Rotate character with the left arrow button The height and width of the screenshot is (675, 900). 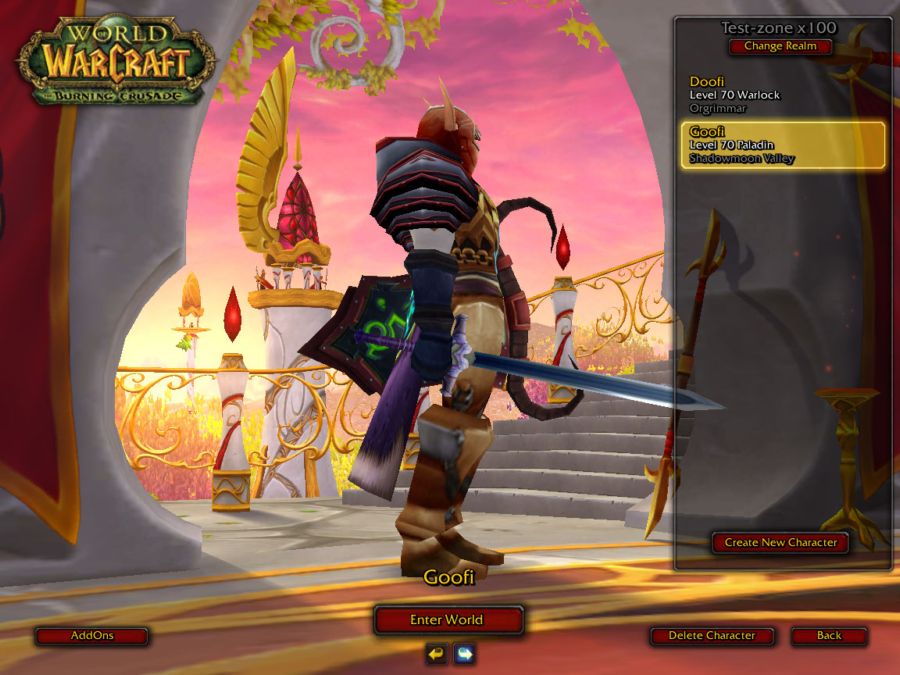coord(435,654)
